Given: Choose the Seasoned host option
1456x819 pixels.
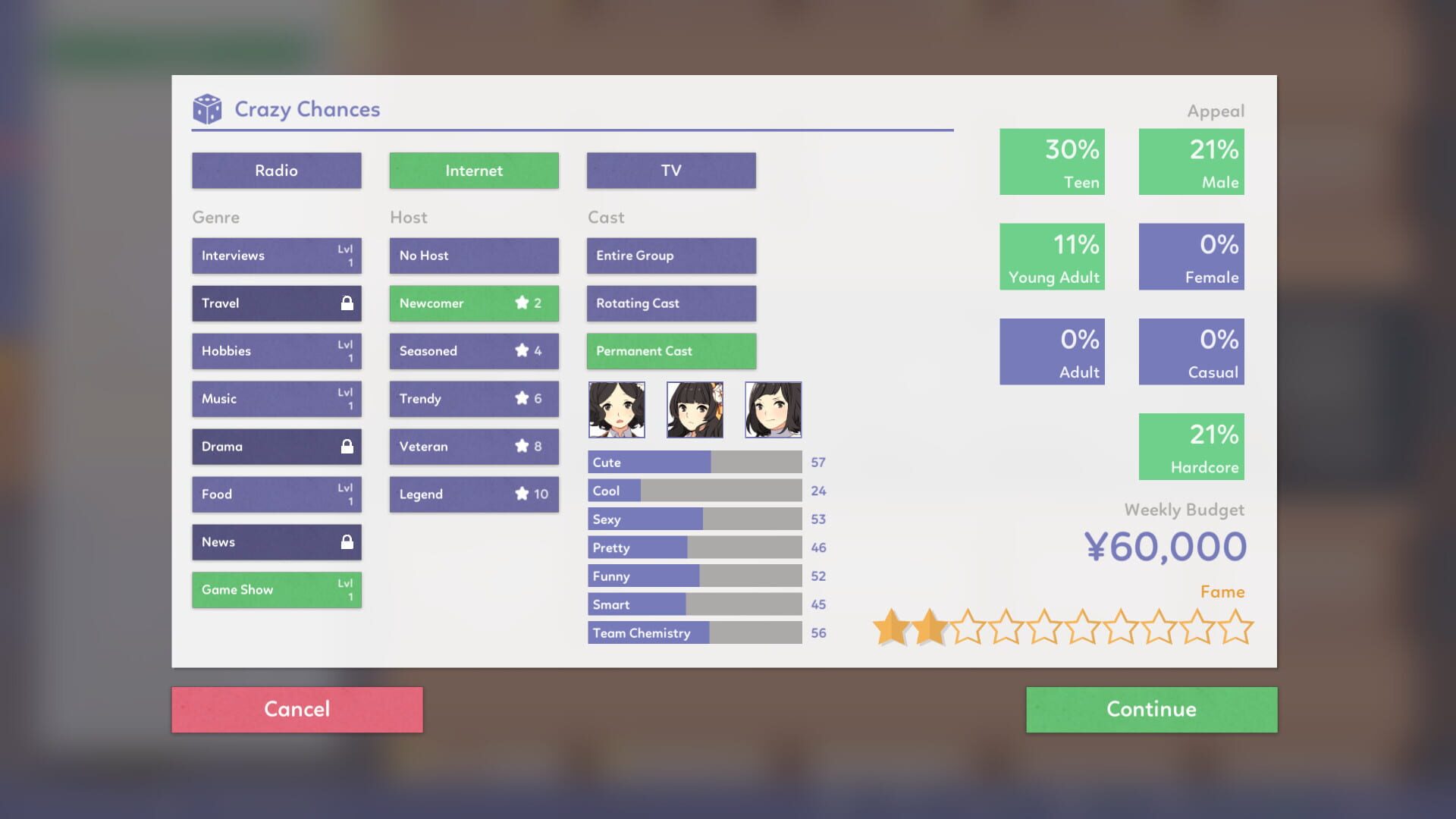Looking at the screenshot, I should 473,350.
